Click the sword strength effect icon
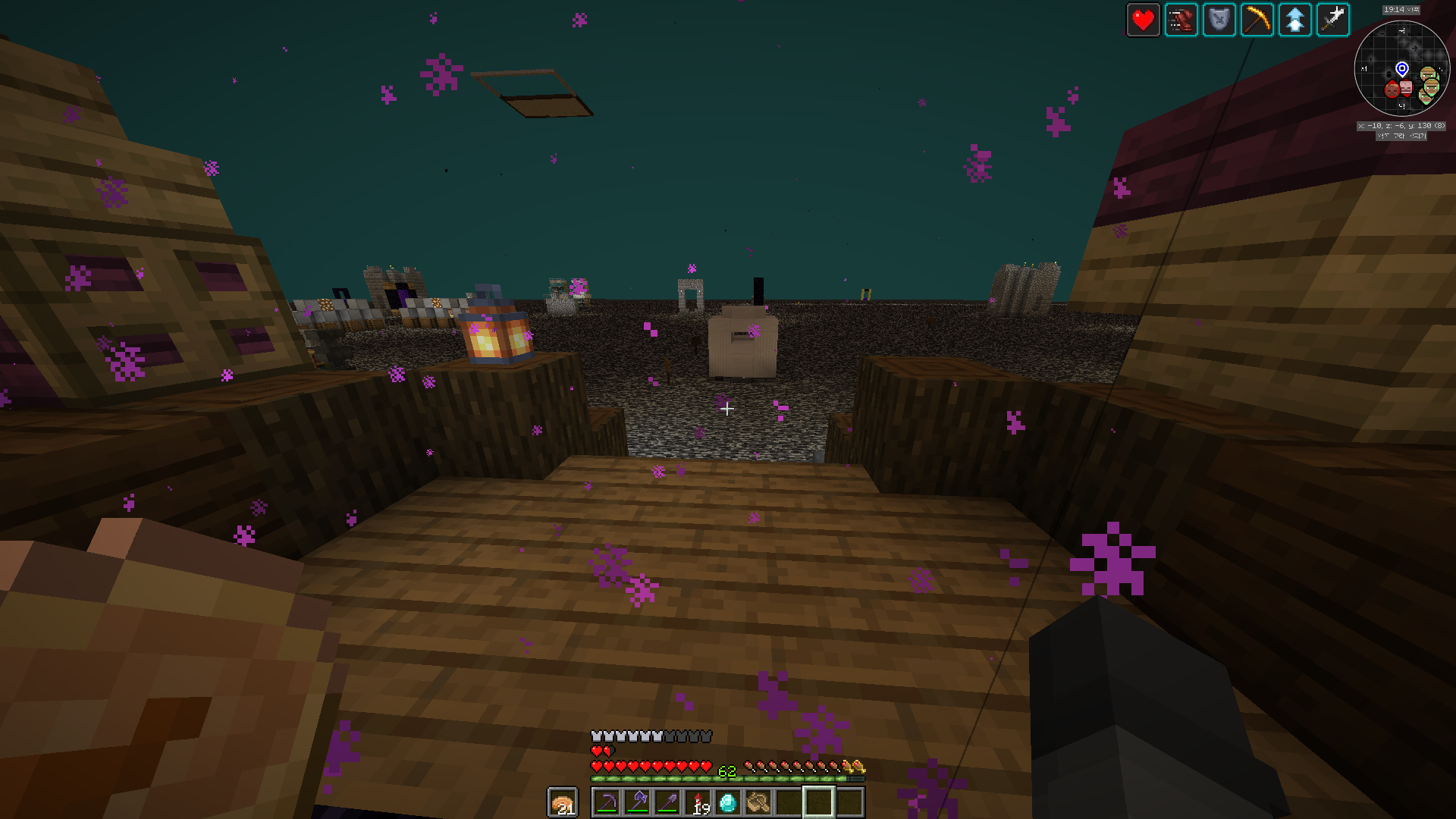This screenshot has width=1456, height=819. pyautogui.click(x=1332, y=20)
